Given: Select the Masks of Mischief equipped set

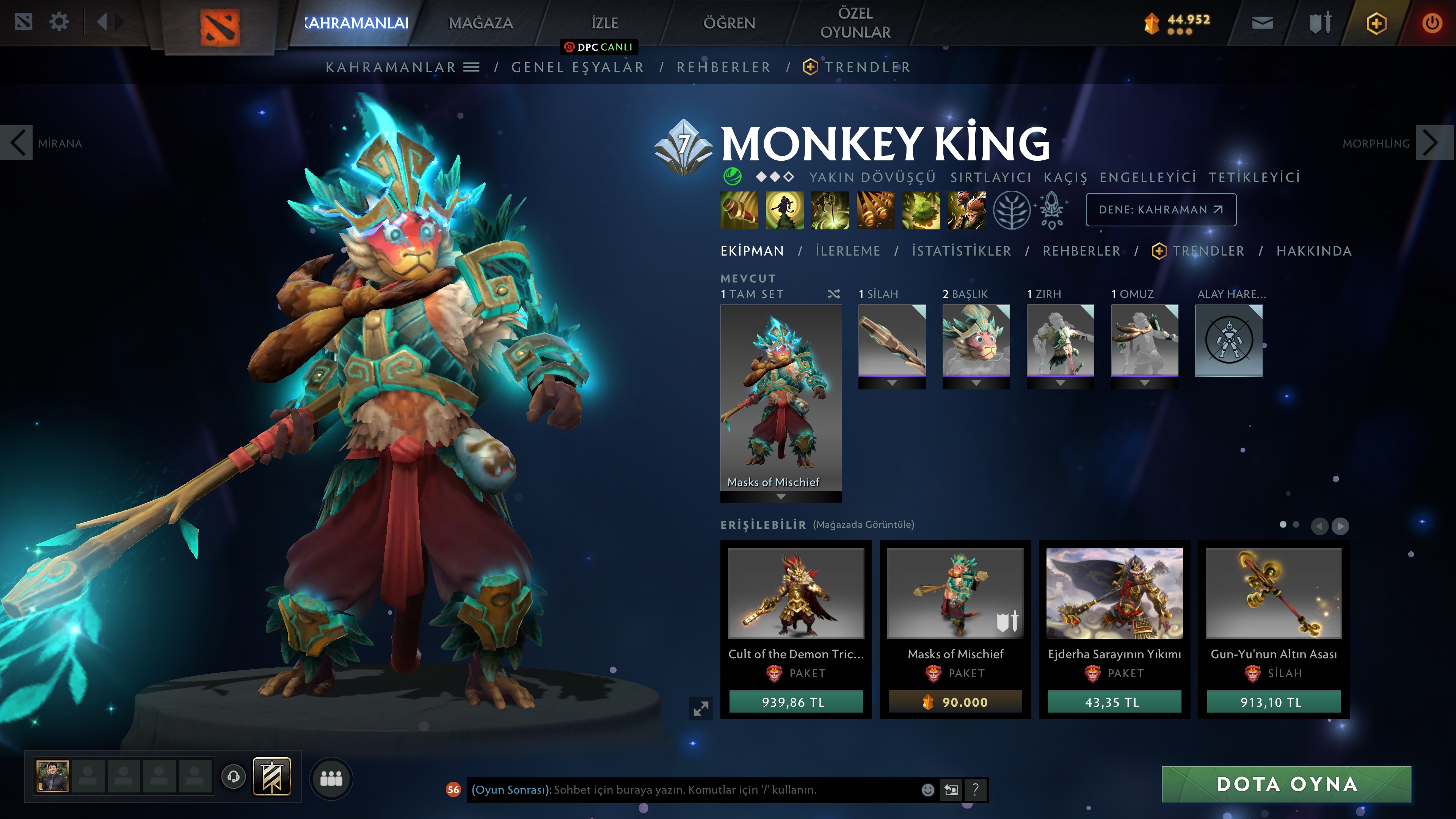Looking at the screenshot, I should pos(781,399).
